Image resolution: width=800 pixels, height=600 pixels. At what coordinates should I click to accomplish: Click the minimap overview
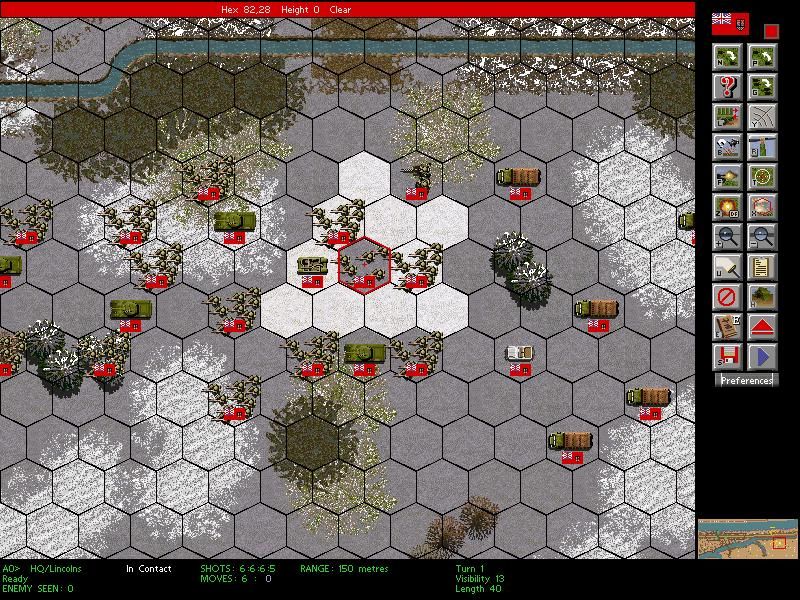[x=747, y=538]
